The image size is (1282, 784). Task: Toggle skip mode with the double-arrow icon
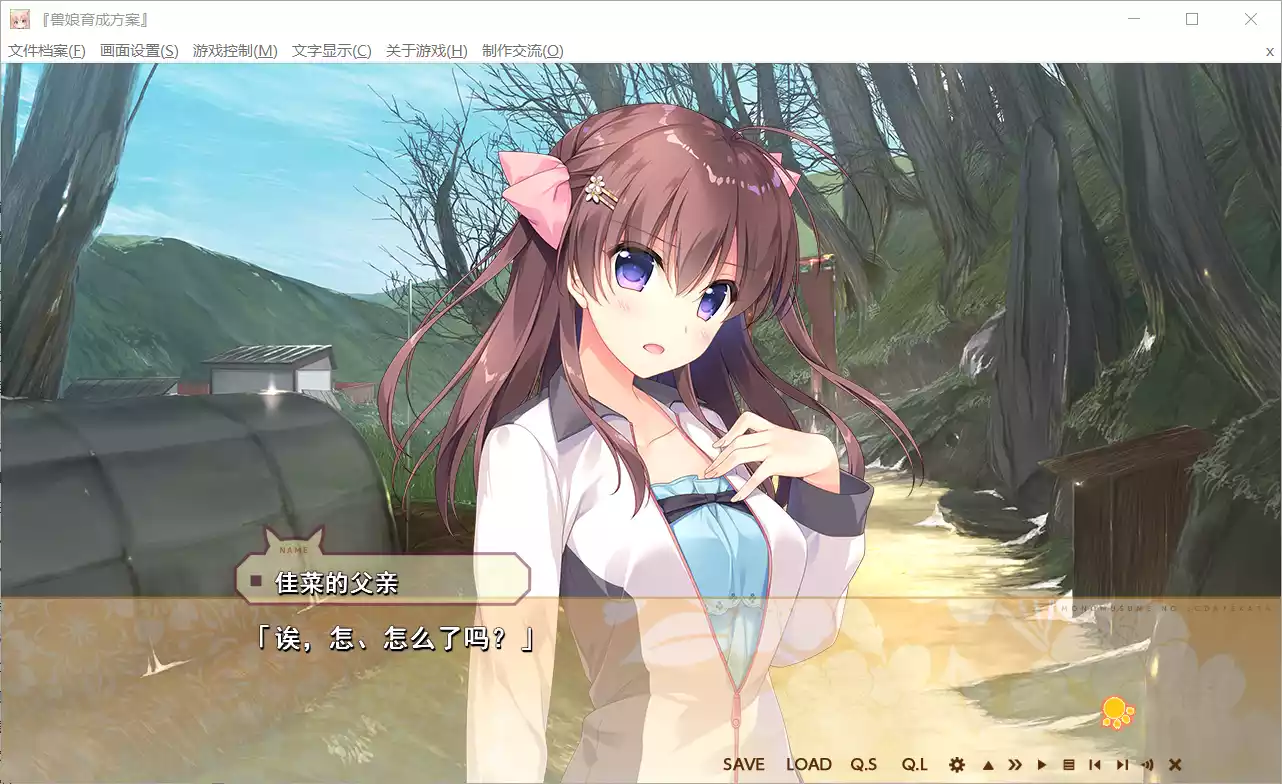point(1016,764)
